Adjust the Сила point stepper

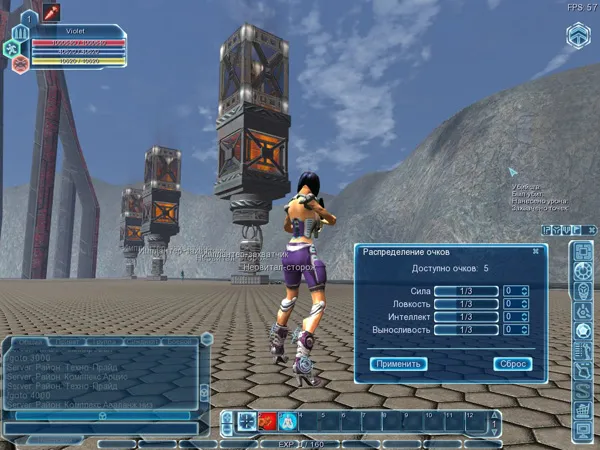click(524, 291)
